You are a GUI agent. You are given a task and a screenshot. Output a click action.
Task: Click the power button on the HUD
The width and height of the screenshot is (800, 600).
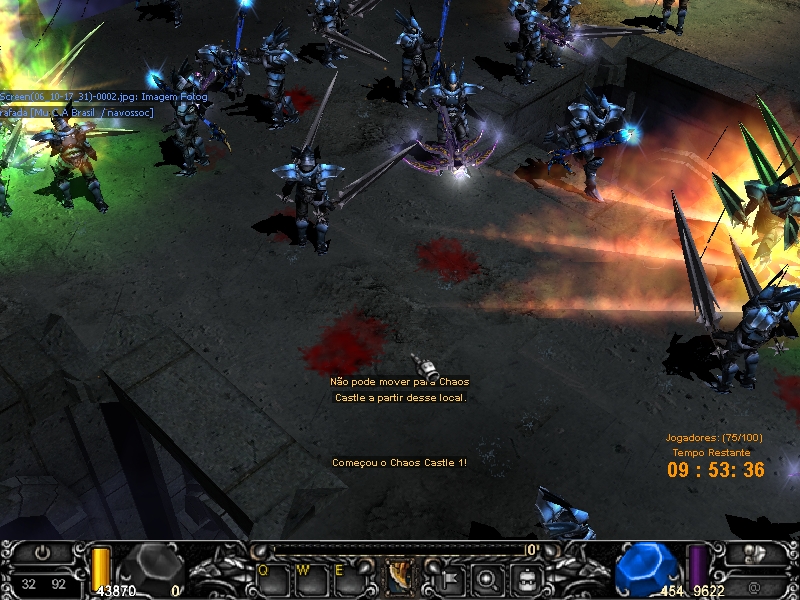click(43, 552)
